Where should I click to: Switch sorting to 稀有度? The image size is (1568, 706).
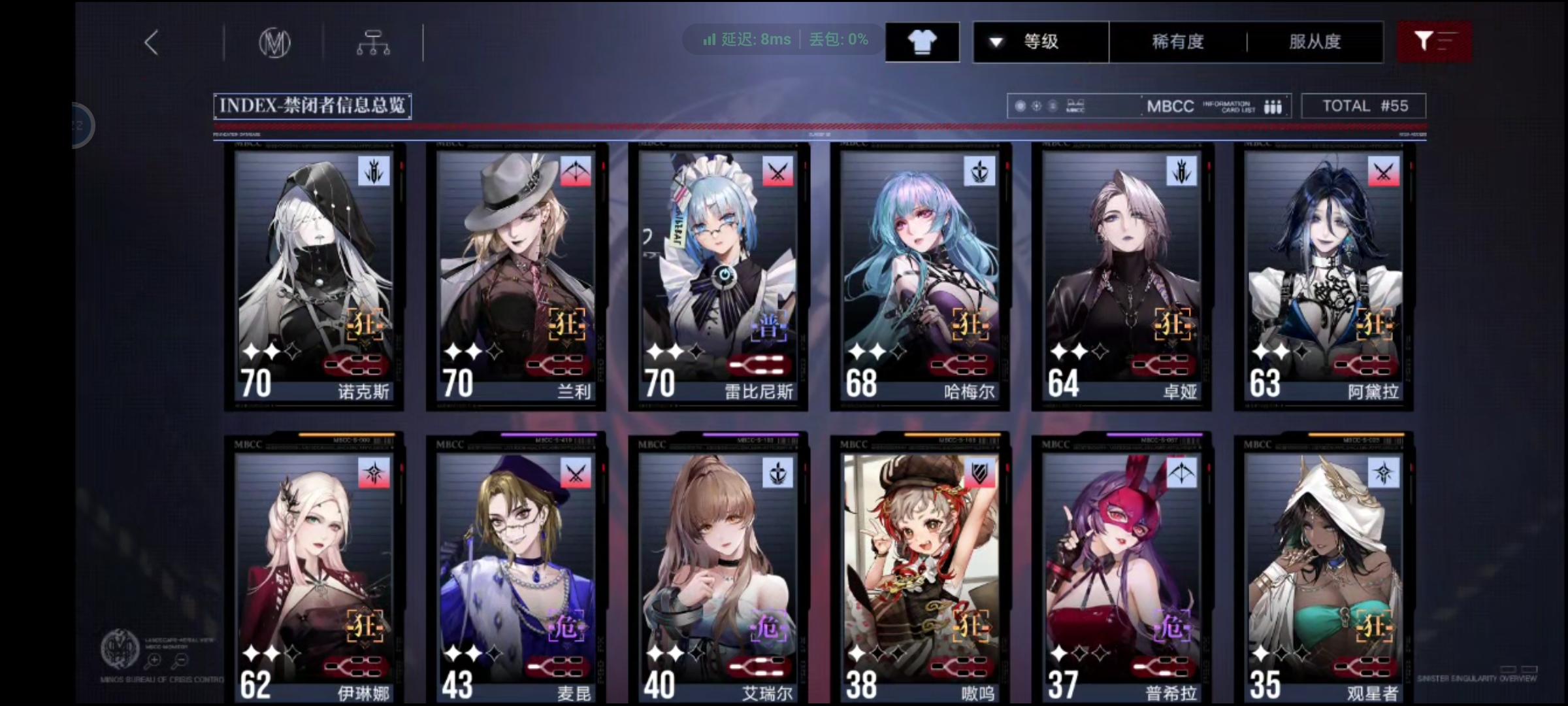click(1176, 41)
